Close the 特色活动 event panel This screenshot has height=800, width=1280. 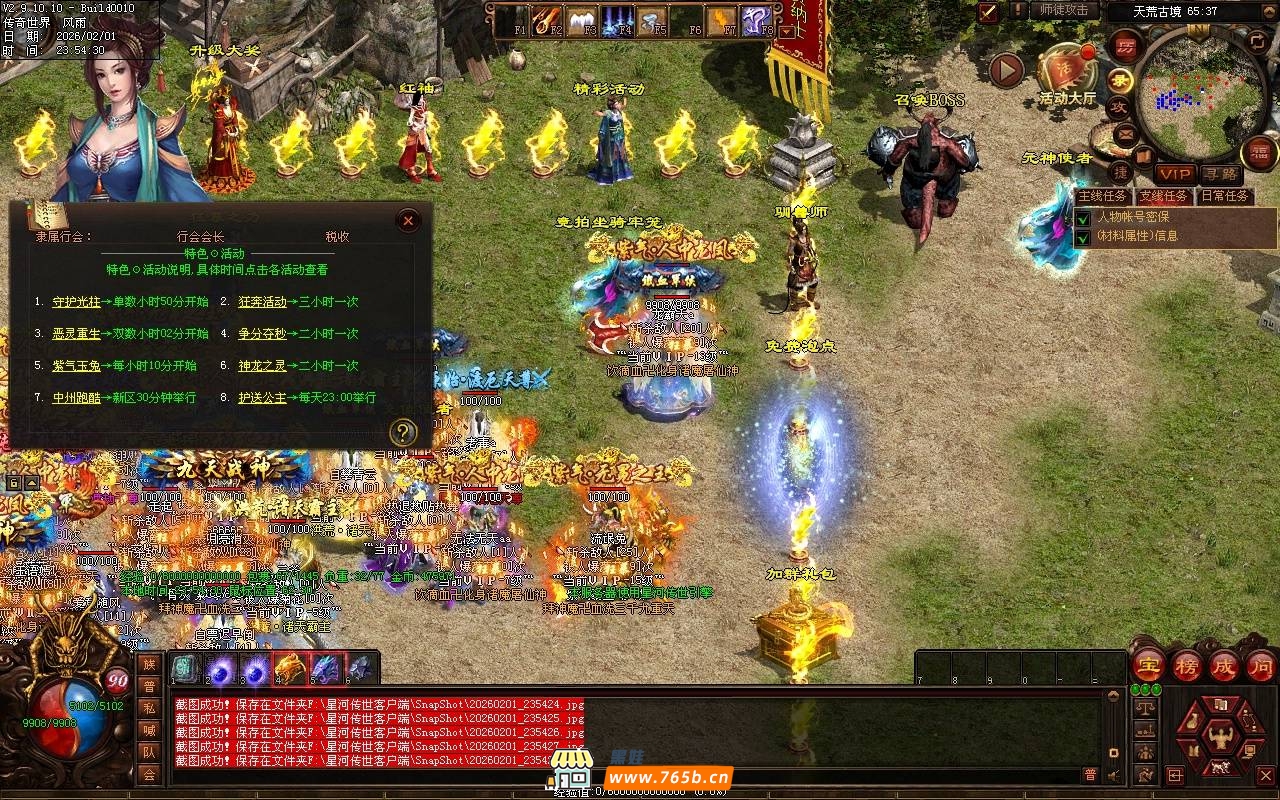pyautogui.click(x=408, y=221)
